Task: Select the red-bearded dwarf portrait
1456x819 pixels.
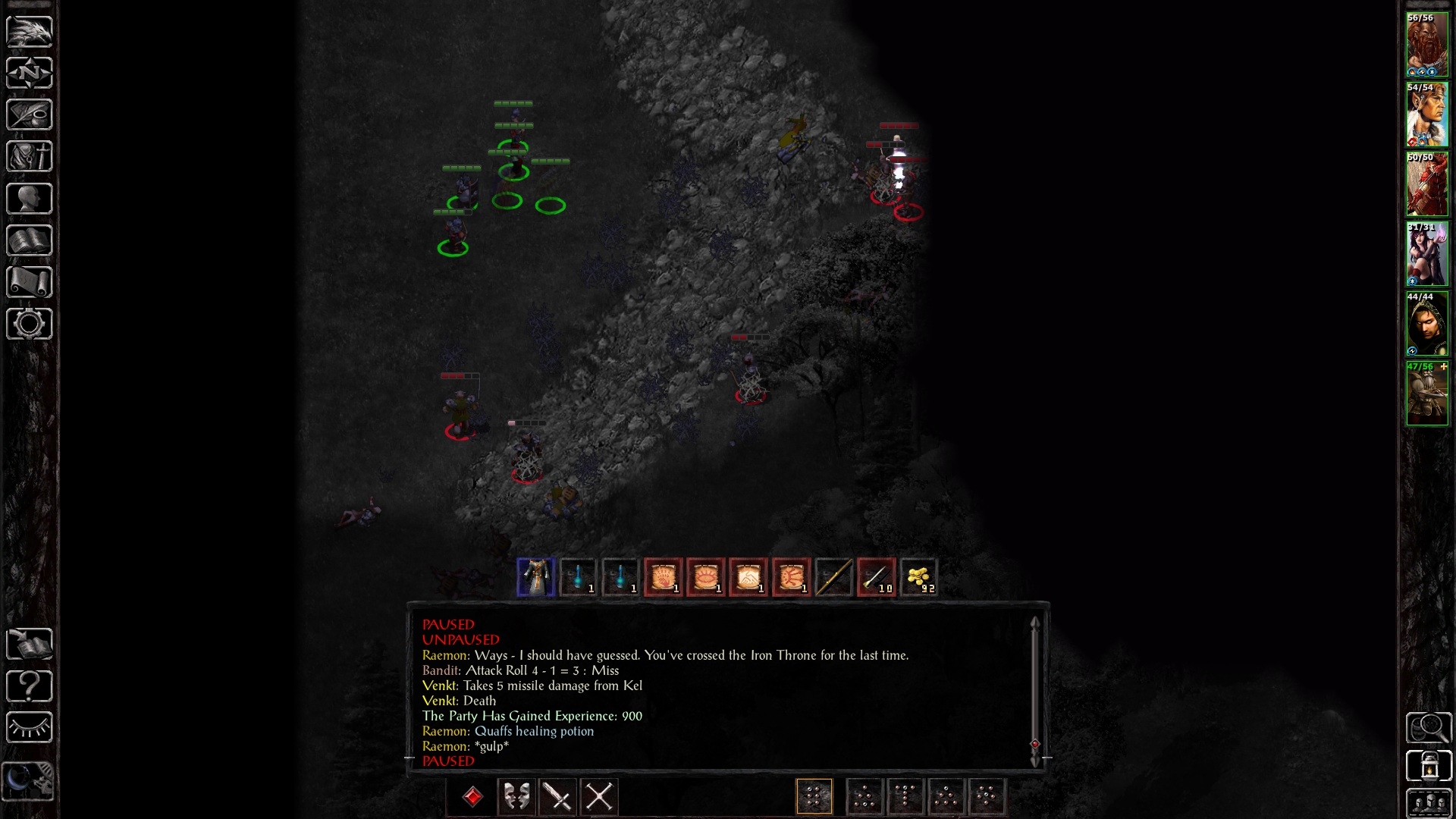Action: pyautogui.click(x=1426, y=45)
